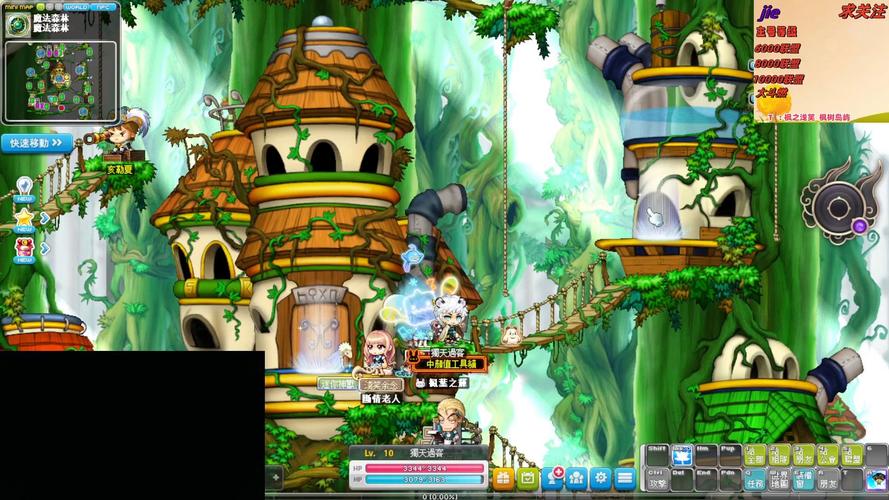Open the 世界地圖 world map quickslot
This screenshot has width=889, height=500.
click(x=779, y=479)
